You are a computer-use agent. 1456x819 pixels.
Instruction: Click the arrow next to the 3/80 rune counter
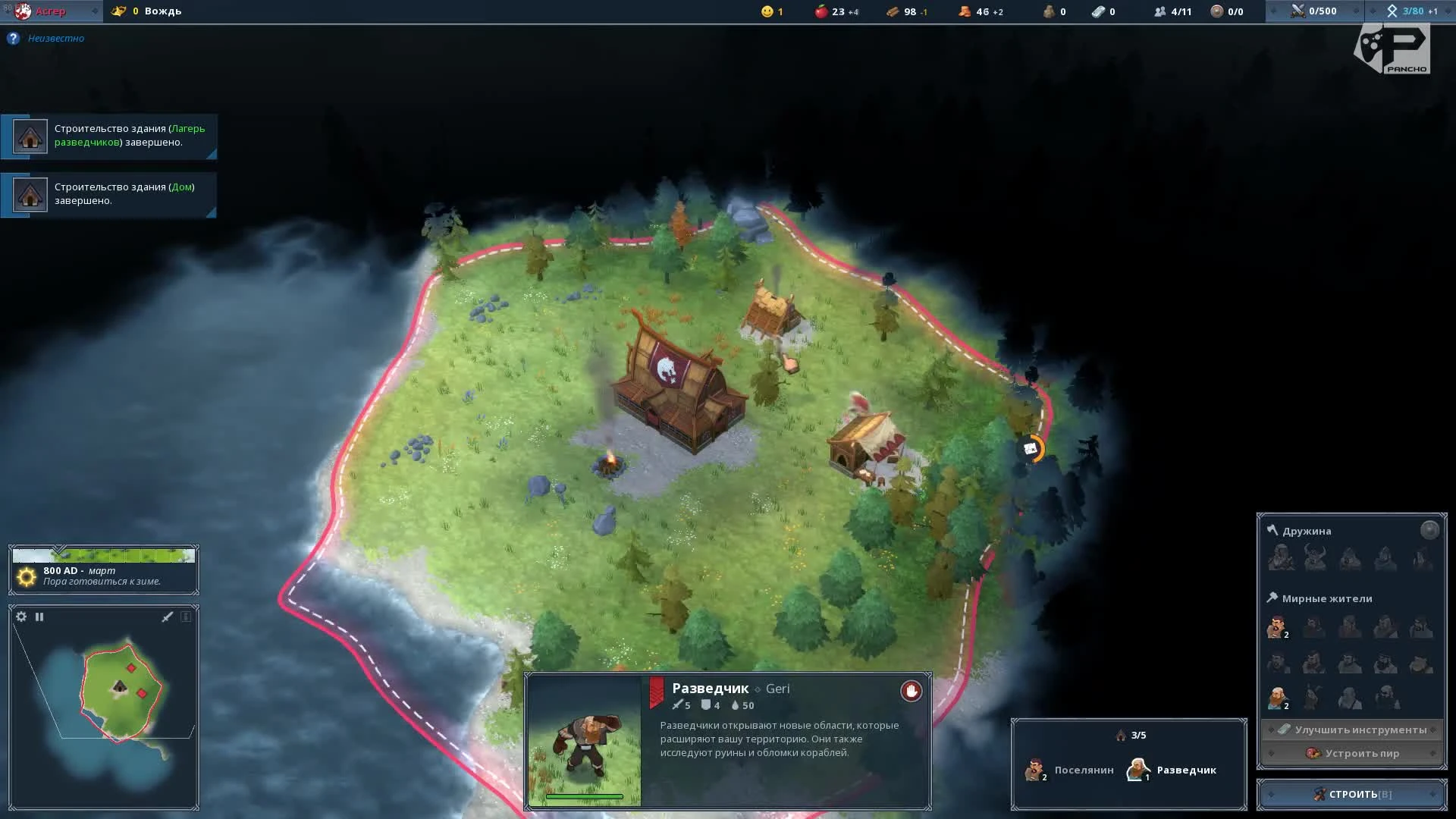[x=1446, y=11]
